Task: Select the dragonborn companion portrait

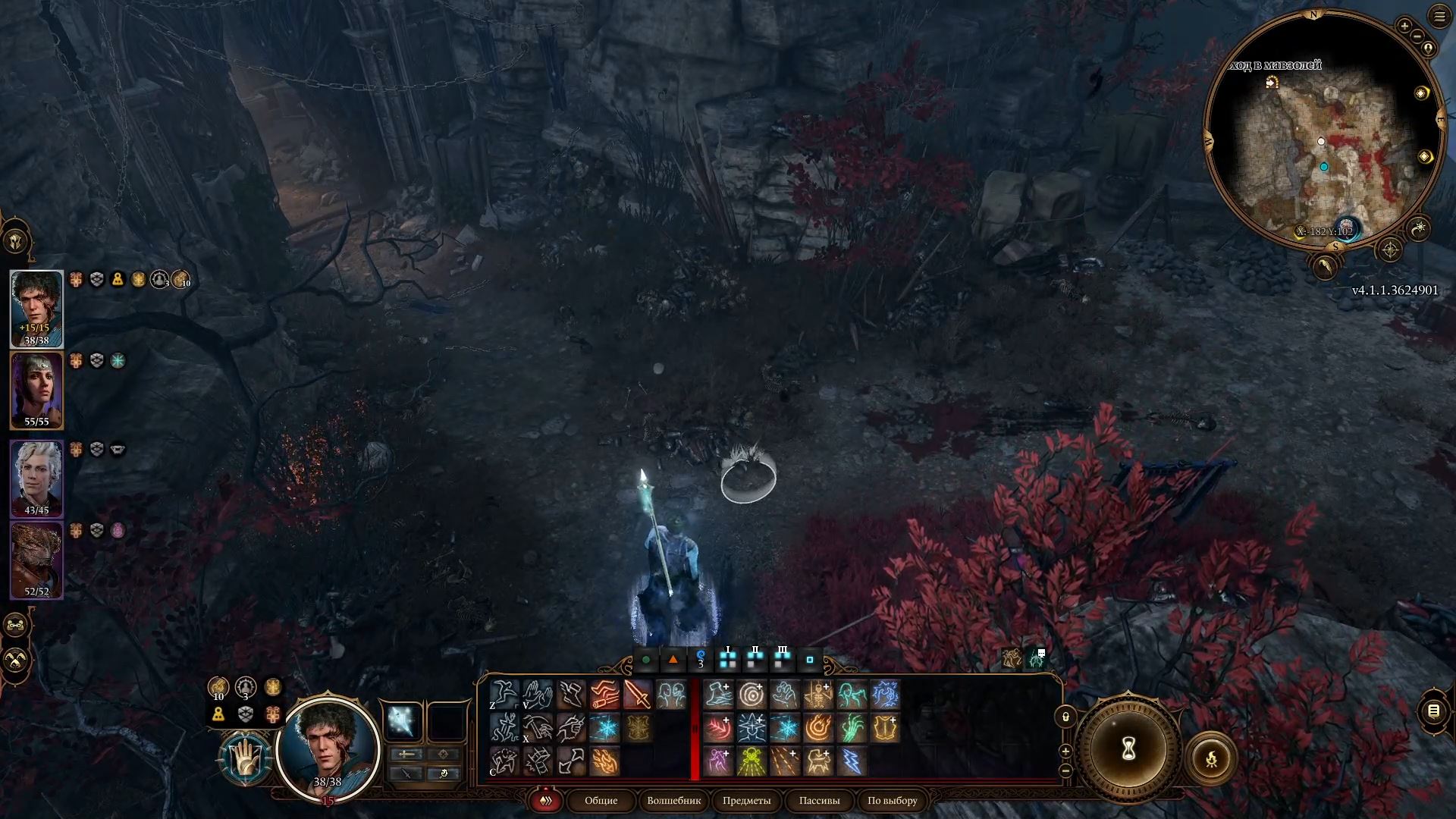Action: pyautogui.click(x=36, y=560)
